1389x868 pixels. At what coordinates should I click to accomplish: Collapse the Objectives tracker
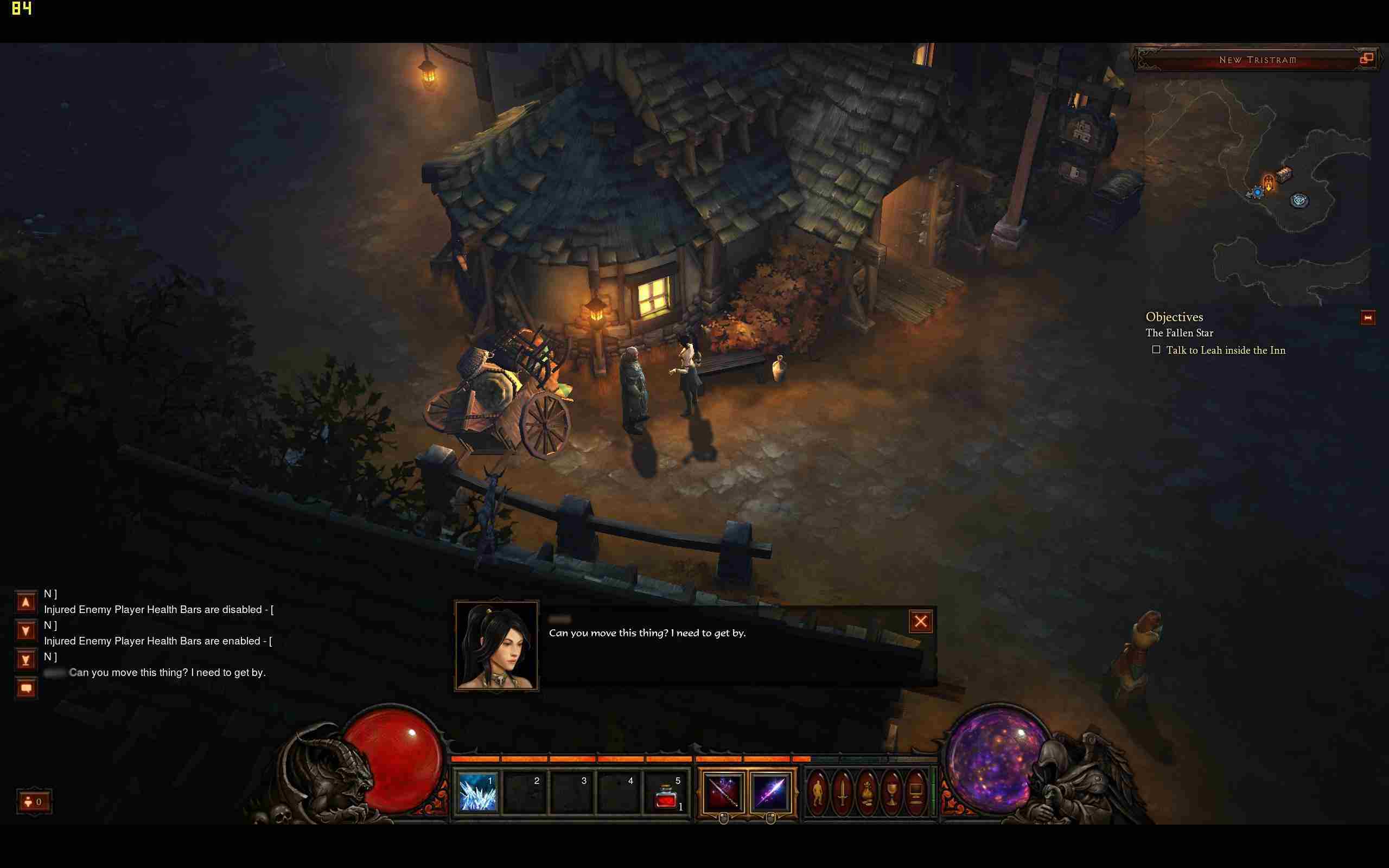click(x=1368, y=317)
